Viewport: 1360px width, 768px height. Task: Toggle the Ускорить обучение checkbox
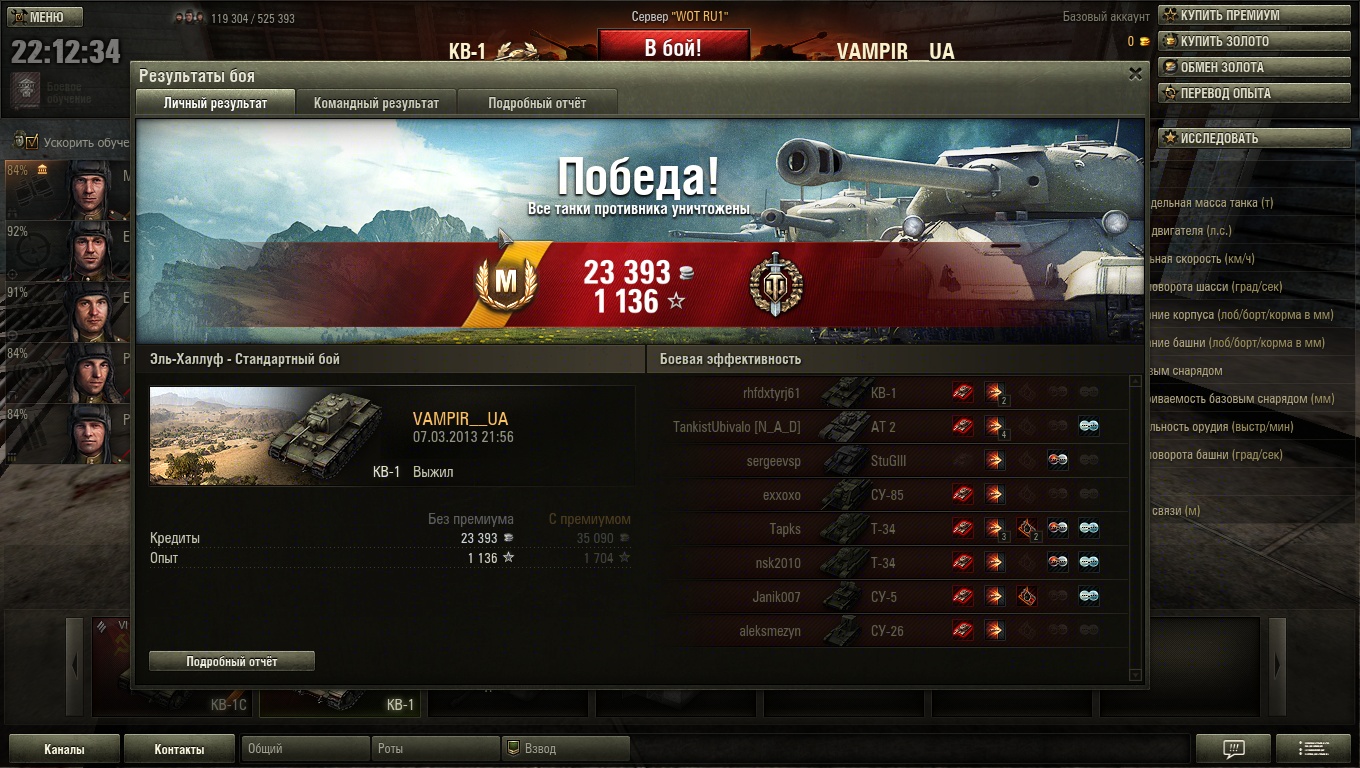coord(31,142)
